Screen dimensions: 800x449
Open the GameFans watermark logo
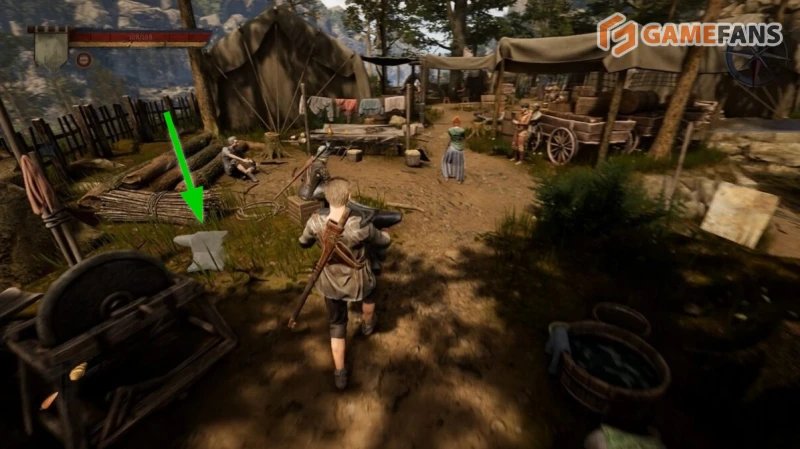pos(690,34)
